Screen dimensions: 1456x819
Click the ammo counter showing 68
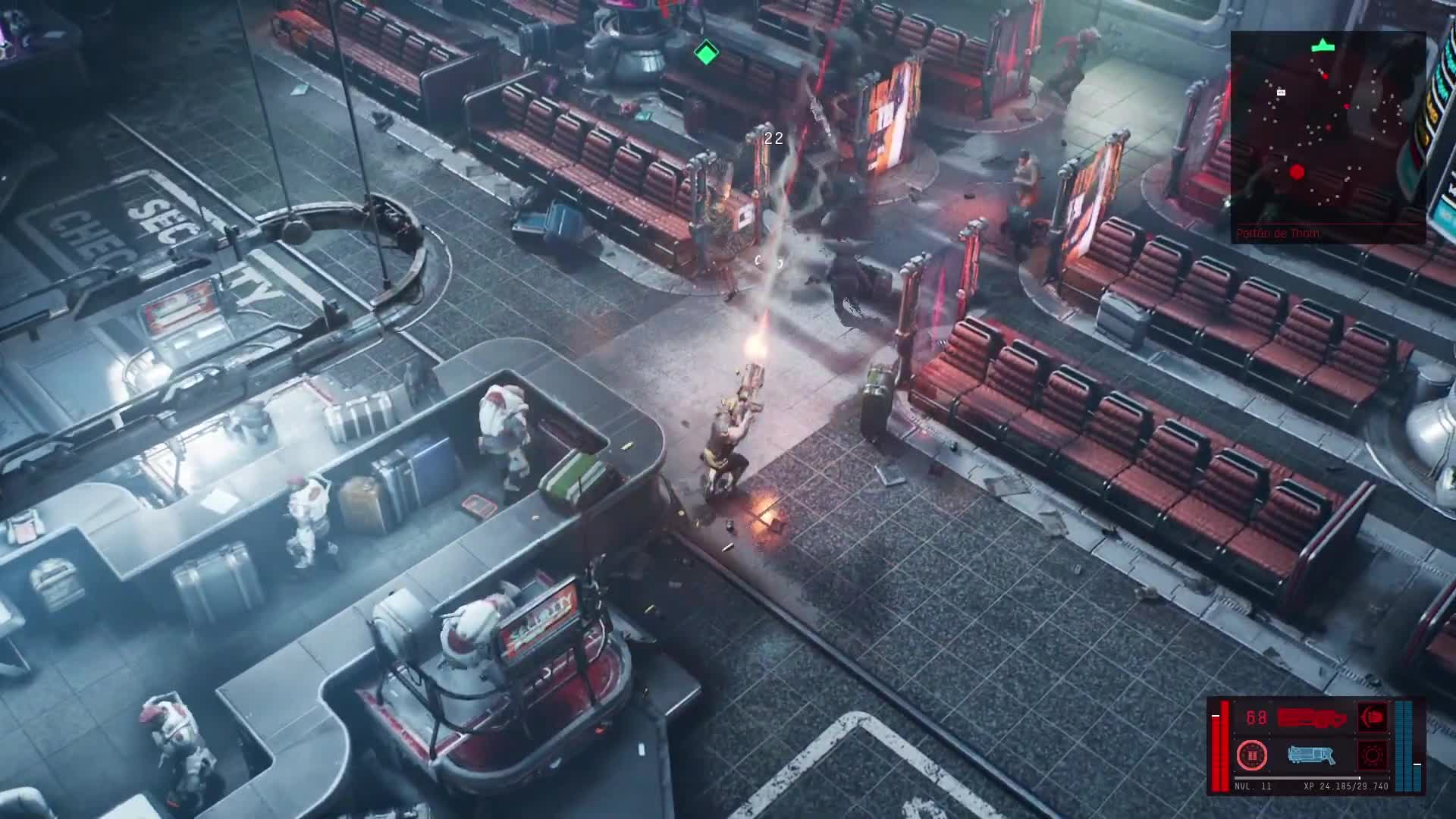coord(1255,717)
